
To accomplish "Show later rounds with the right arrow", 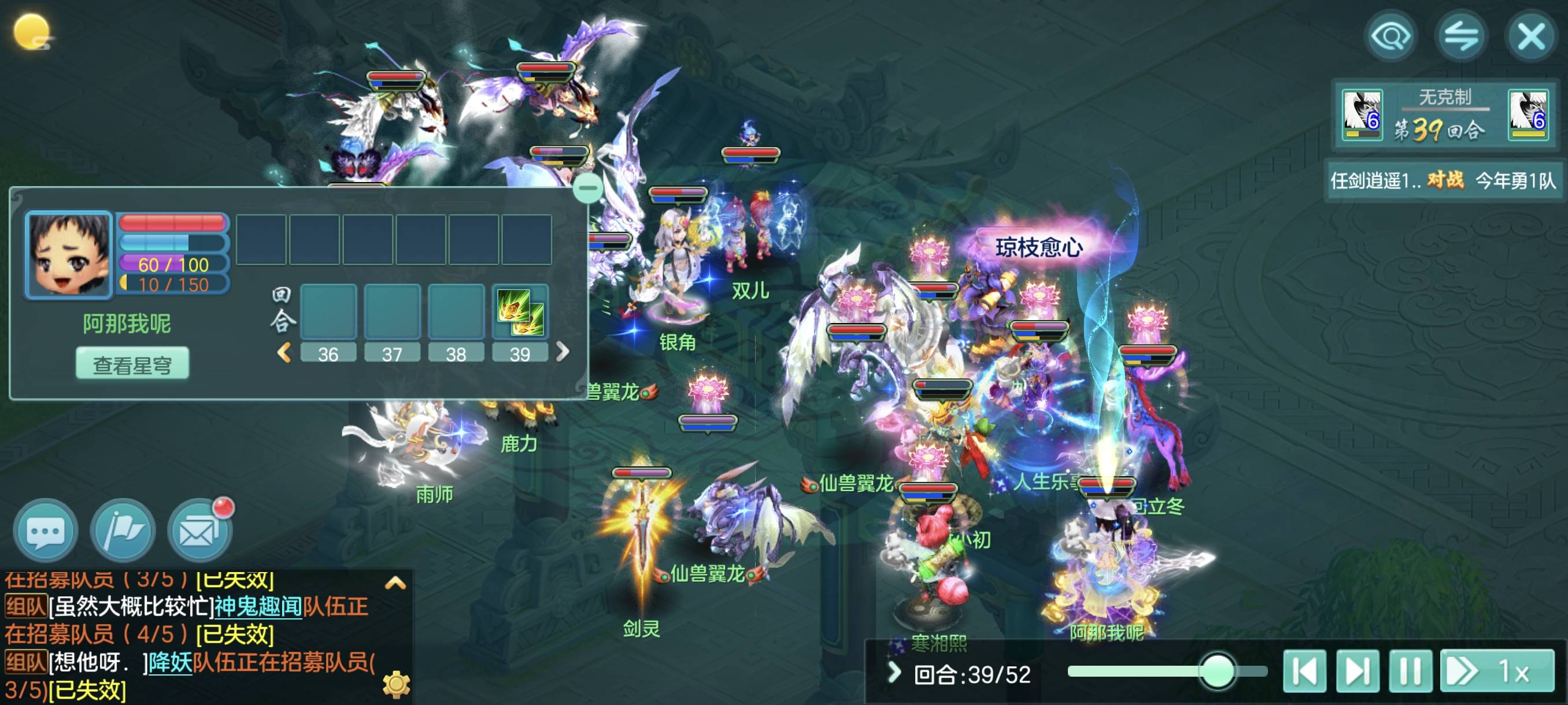I will (x=563, y=351).
